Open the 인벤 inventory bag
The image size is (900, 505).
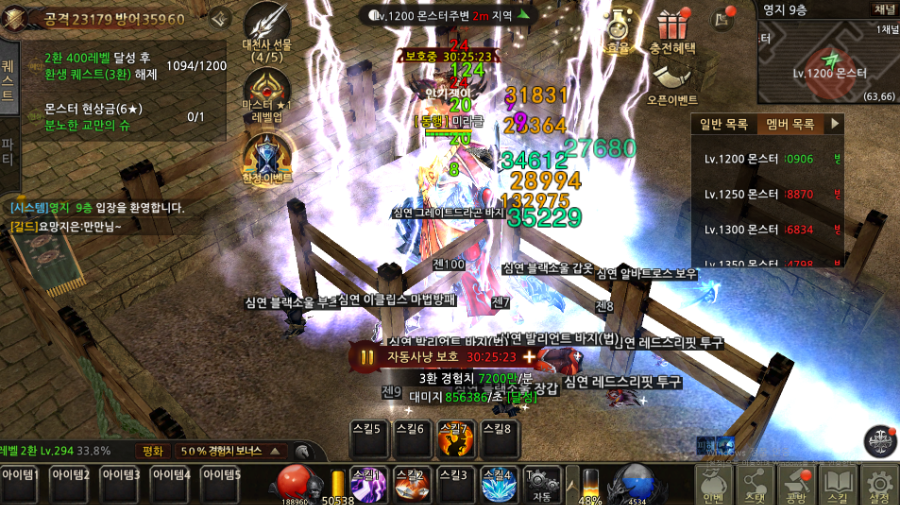tap(713, 485)
